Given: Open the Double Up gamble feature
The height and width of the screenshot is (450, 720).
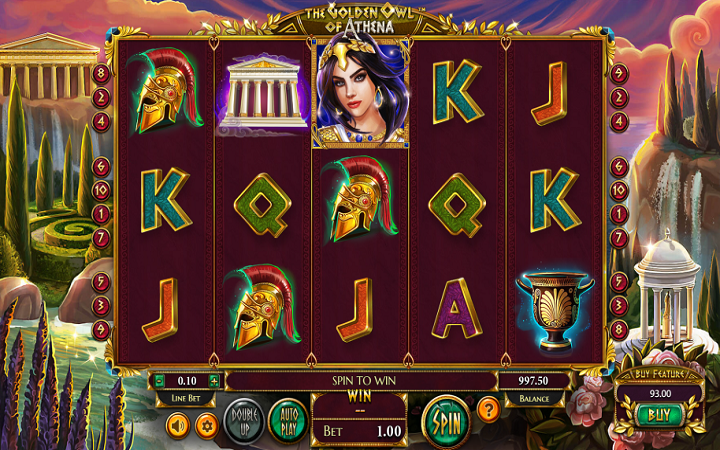Looking at the screenshot, I should click(x=244, y=419).
